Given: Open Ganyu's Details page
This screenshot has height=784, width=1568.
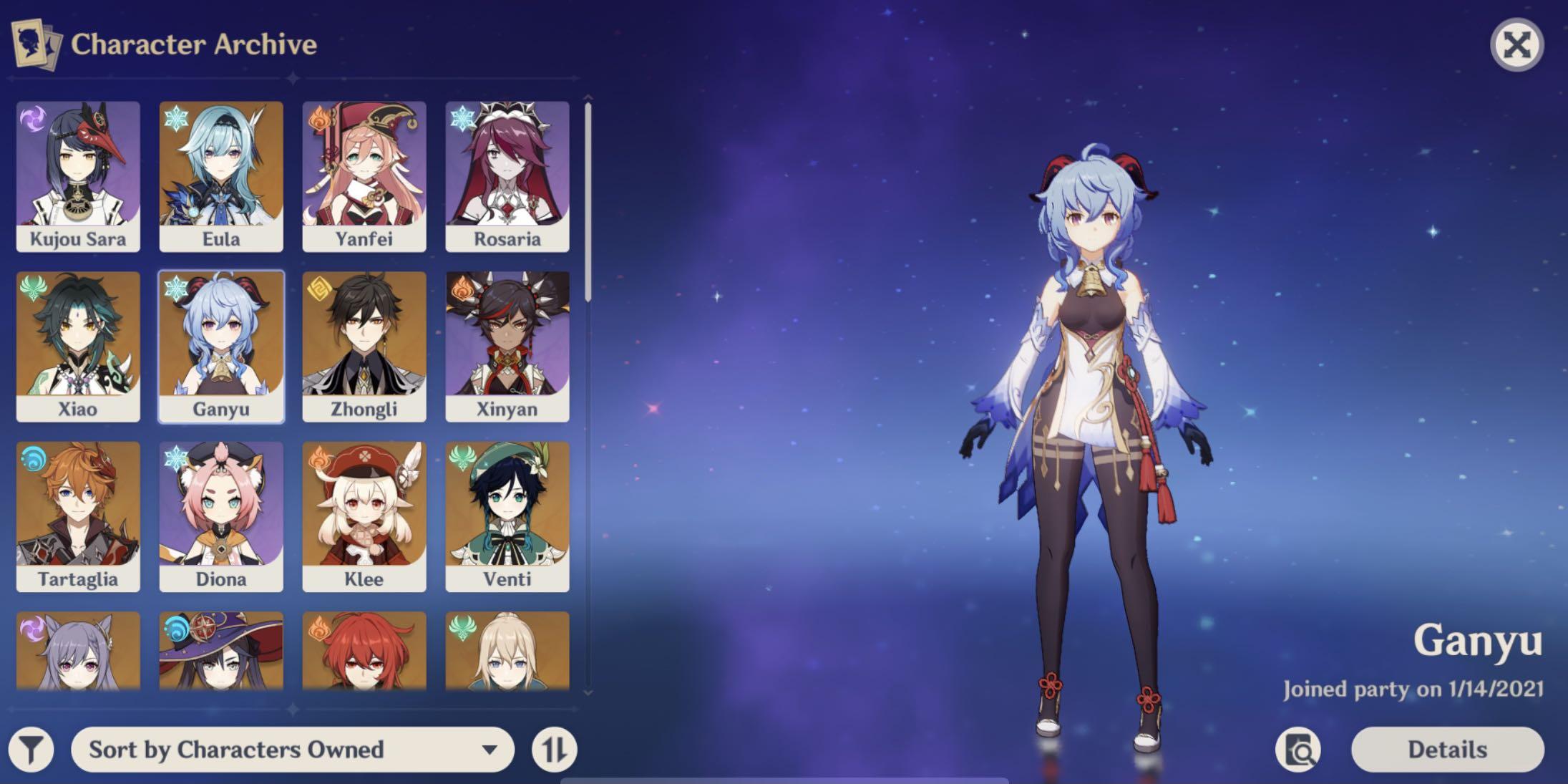Looking at the screenshot, I should click(x=1447, y=750).
